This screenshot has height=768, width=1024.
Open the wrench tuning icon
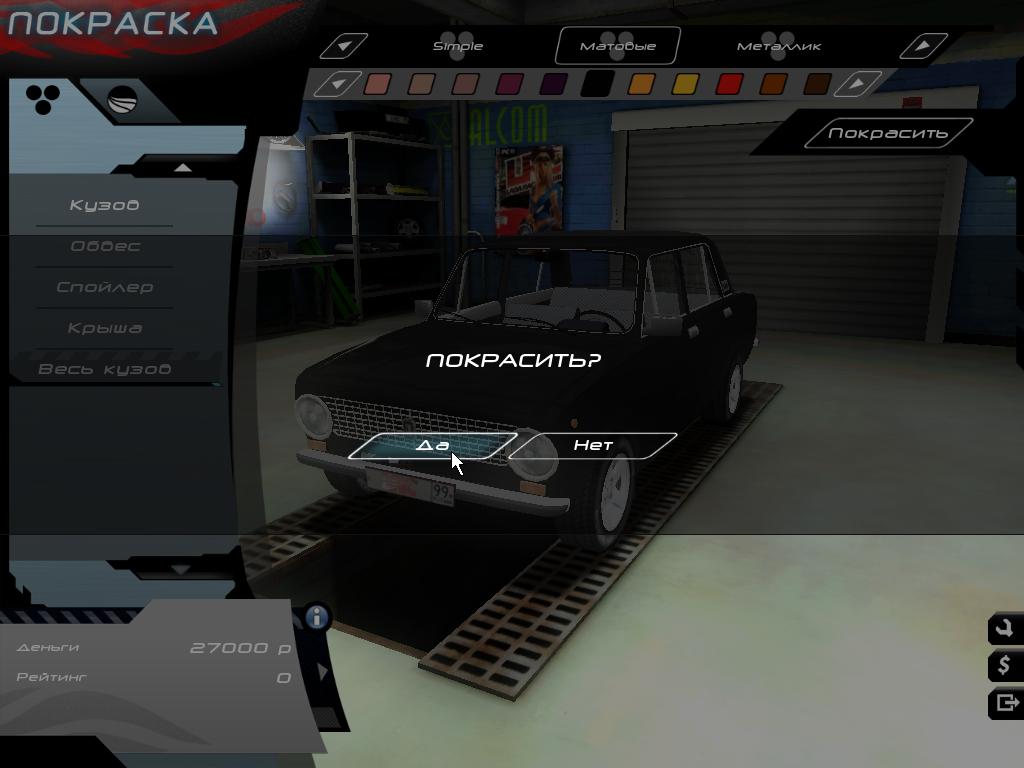point(1004,629)
